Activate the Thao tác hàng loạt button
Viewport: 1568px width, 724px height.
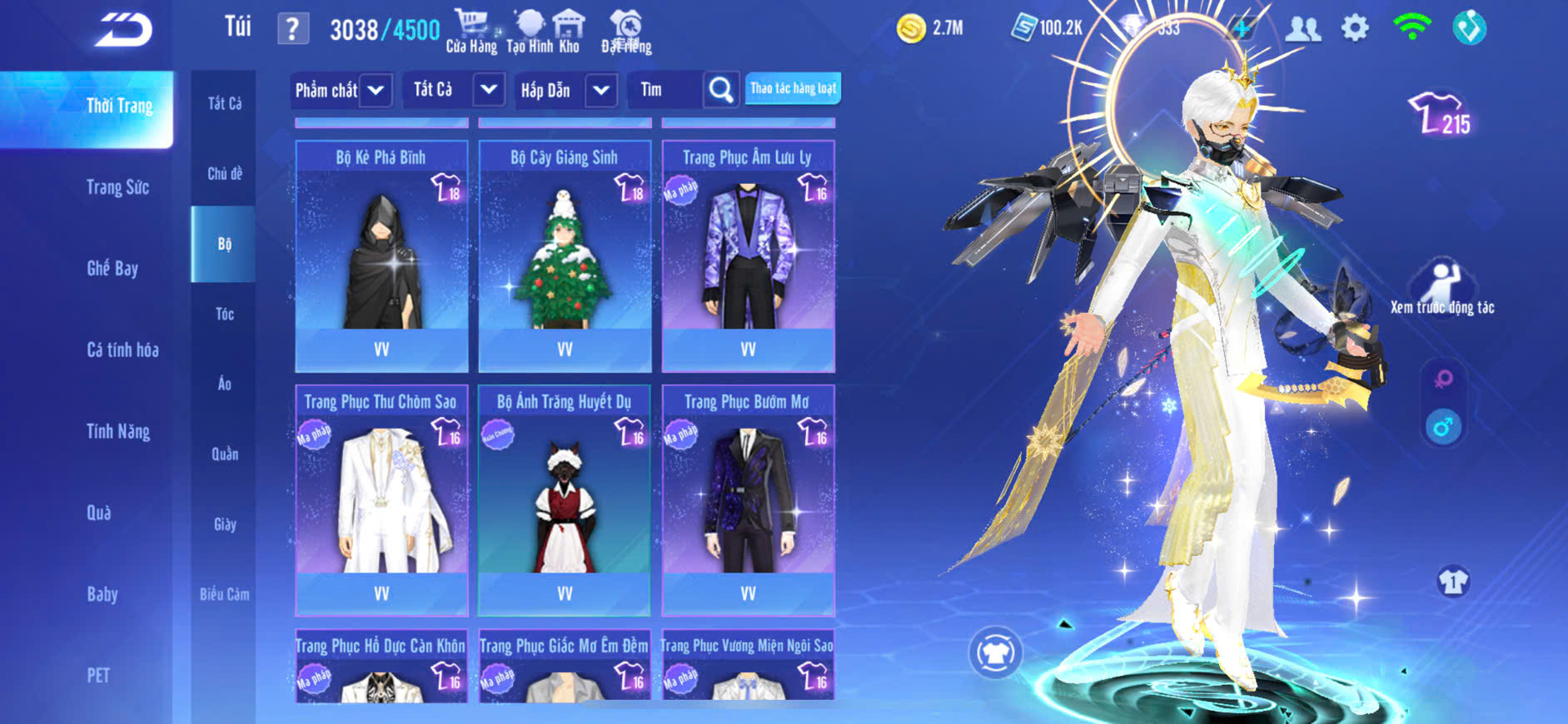pyautogui.click(x=793, y=88)
